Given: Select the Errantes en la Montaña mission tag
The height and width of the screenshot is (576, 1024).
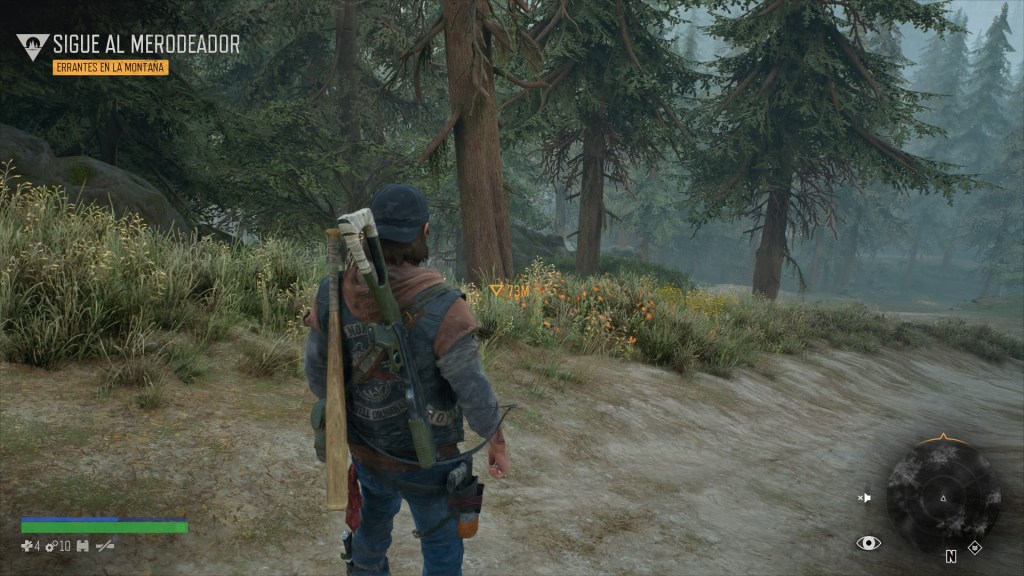Looking at the screenshot, I should [x=110, y=68].
